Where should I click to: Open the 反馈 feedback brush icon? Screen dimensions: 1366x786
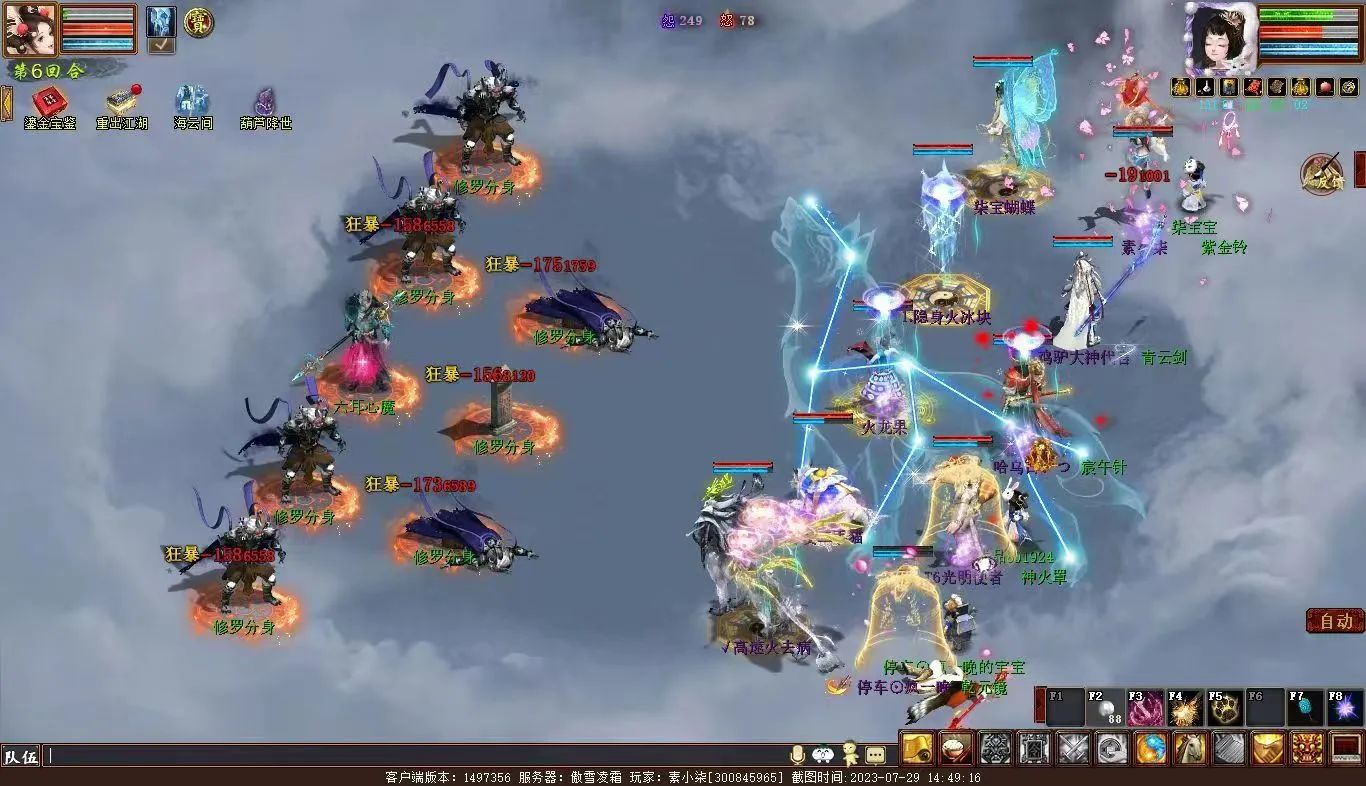pos(1323,174)
